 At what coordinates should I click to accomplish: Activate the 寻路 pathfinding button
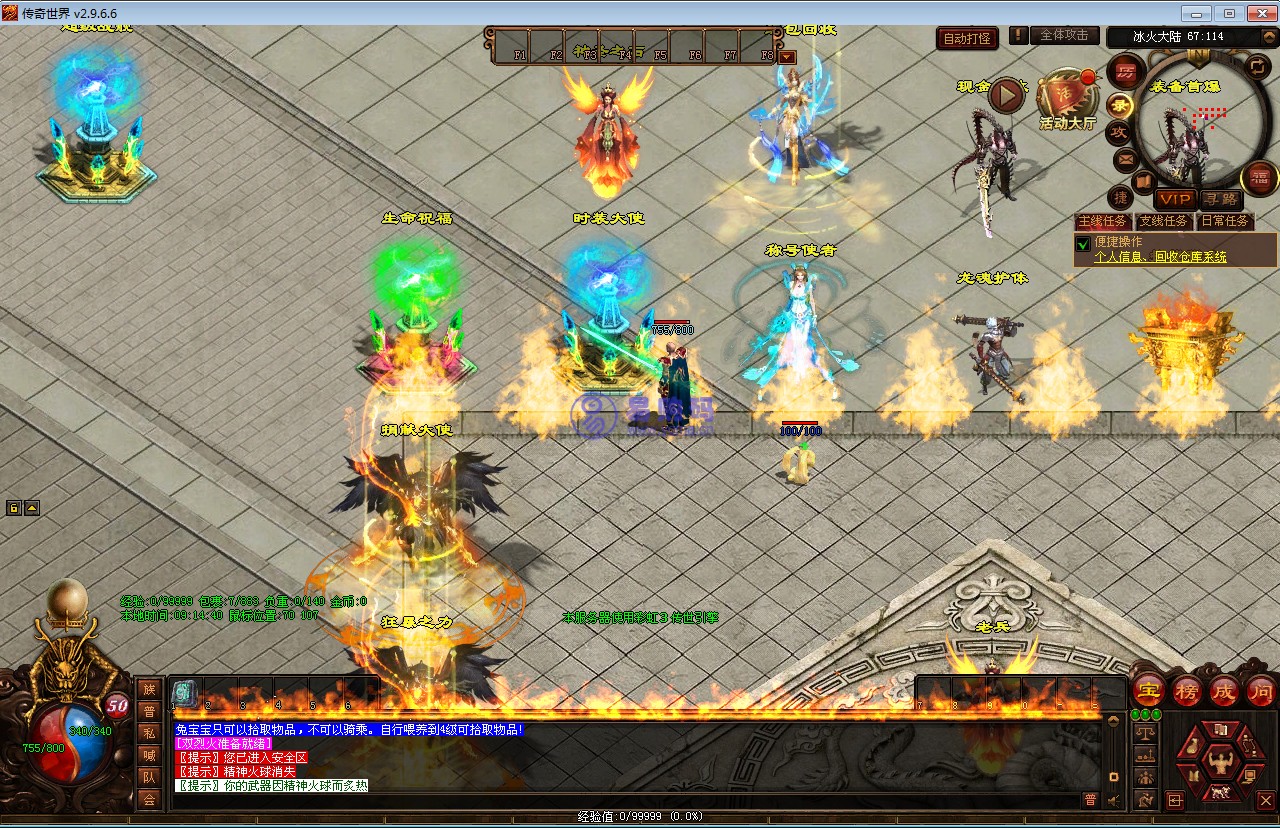pos(1219,199)
